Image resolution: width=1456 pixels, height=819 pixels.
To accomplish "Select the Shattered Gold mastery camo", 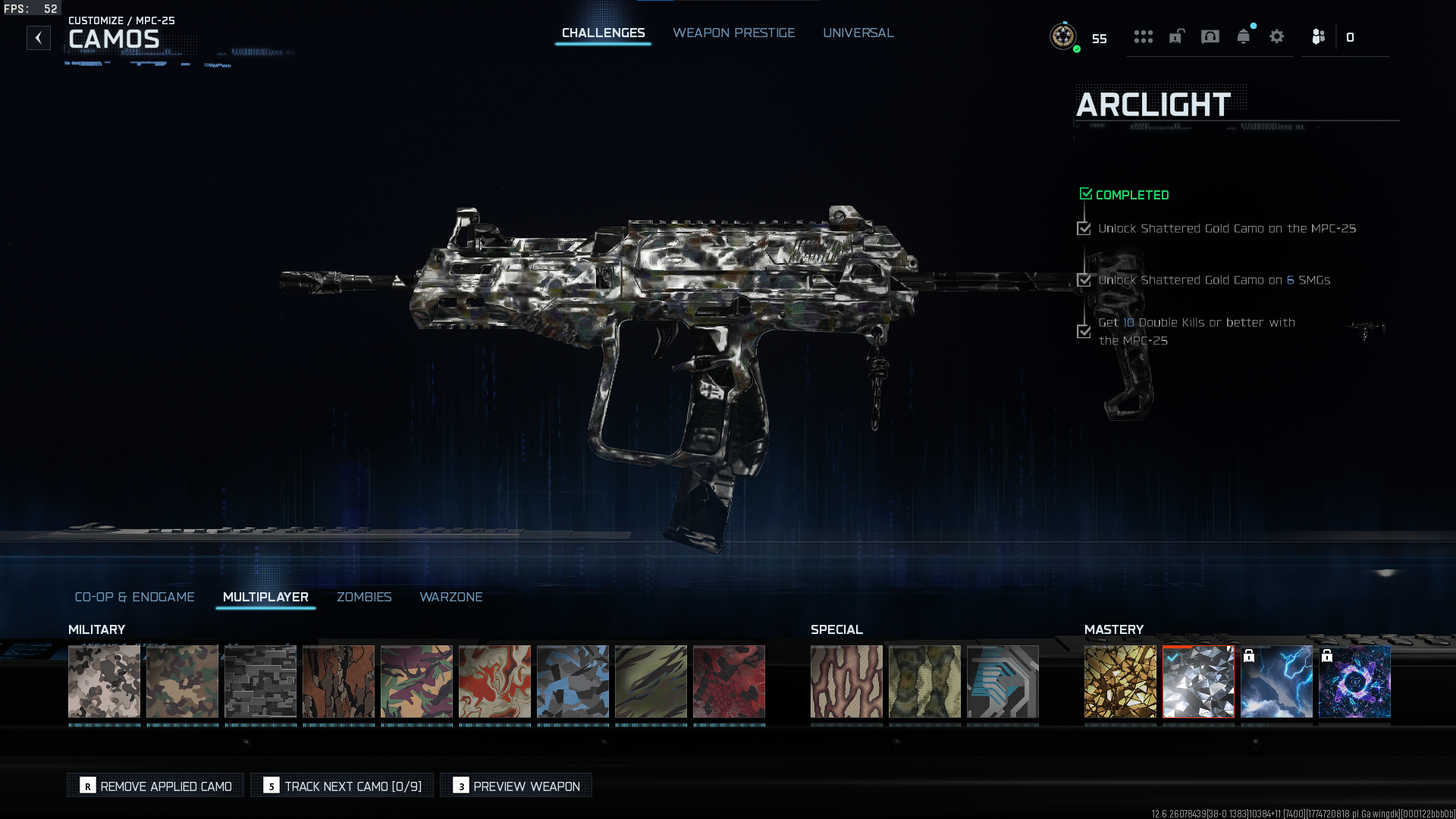I will click(1120, 681).
